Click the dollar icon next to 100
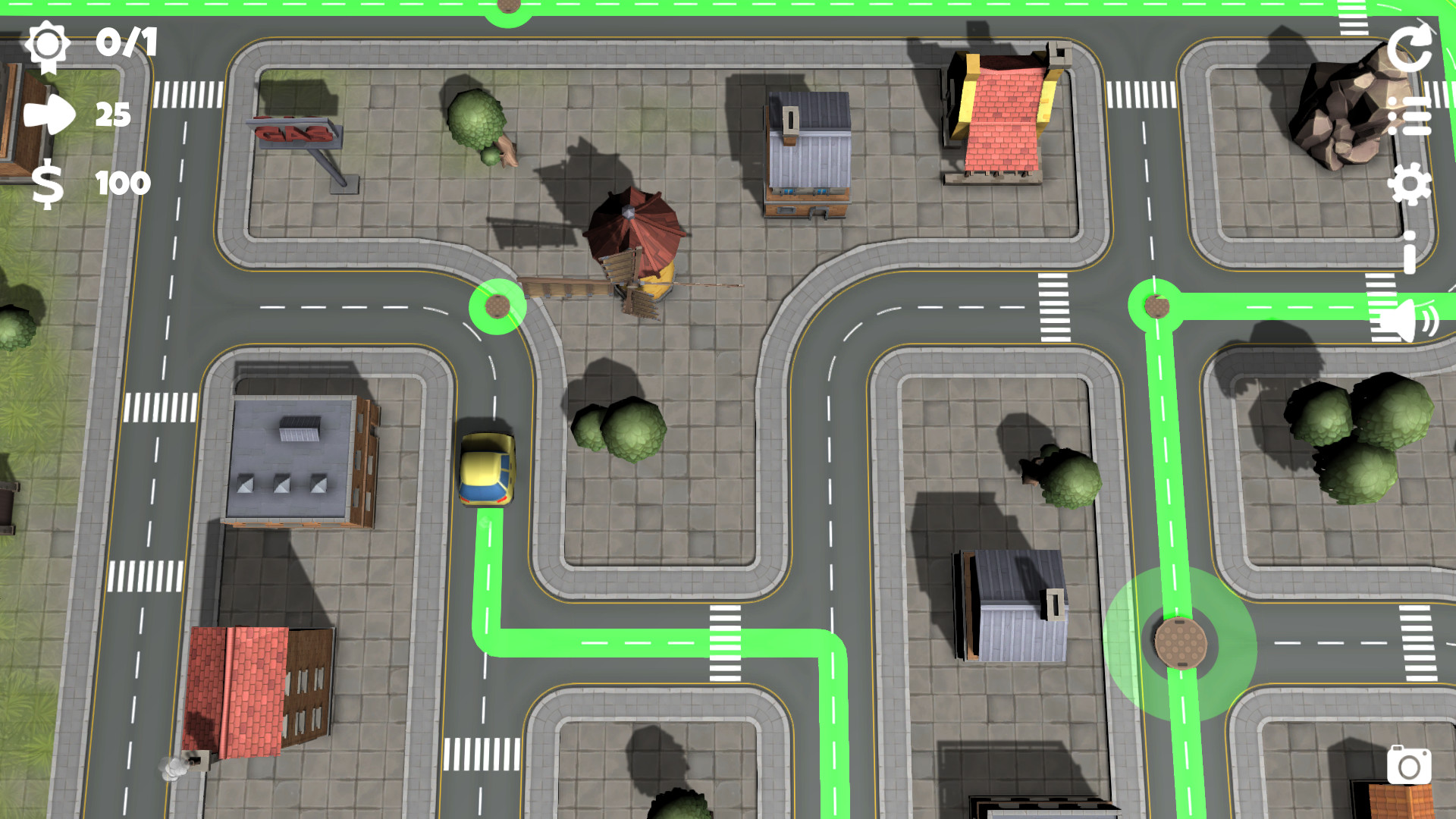 47,184
